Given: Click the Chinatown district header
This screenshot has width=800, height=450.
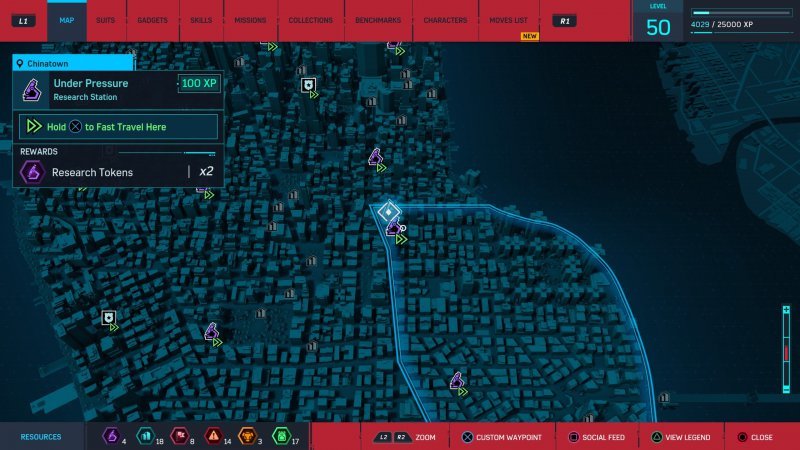Looking at the screenshot, I should (x=70, y=62).
